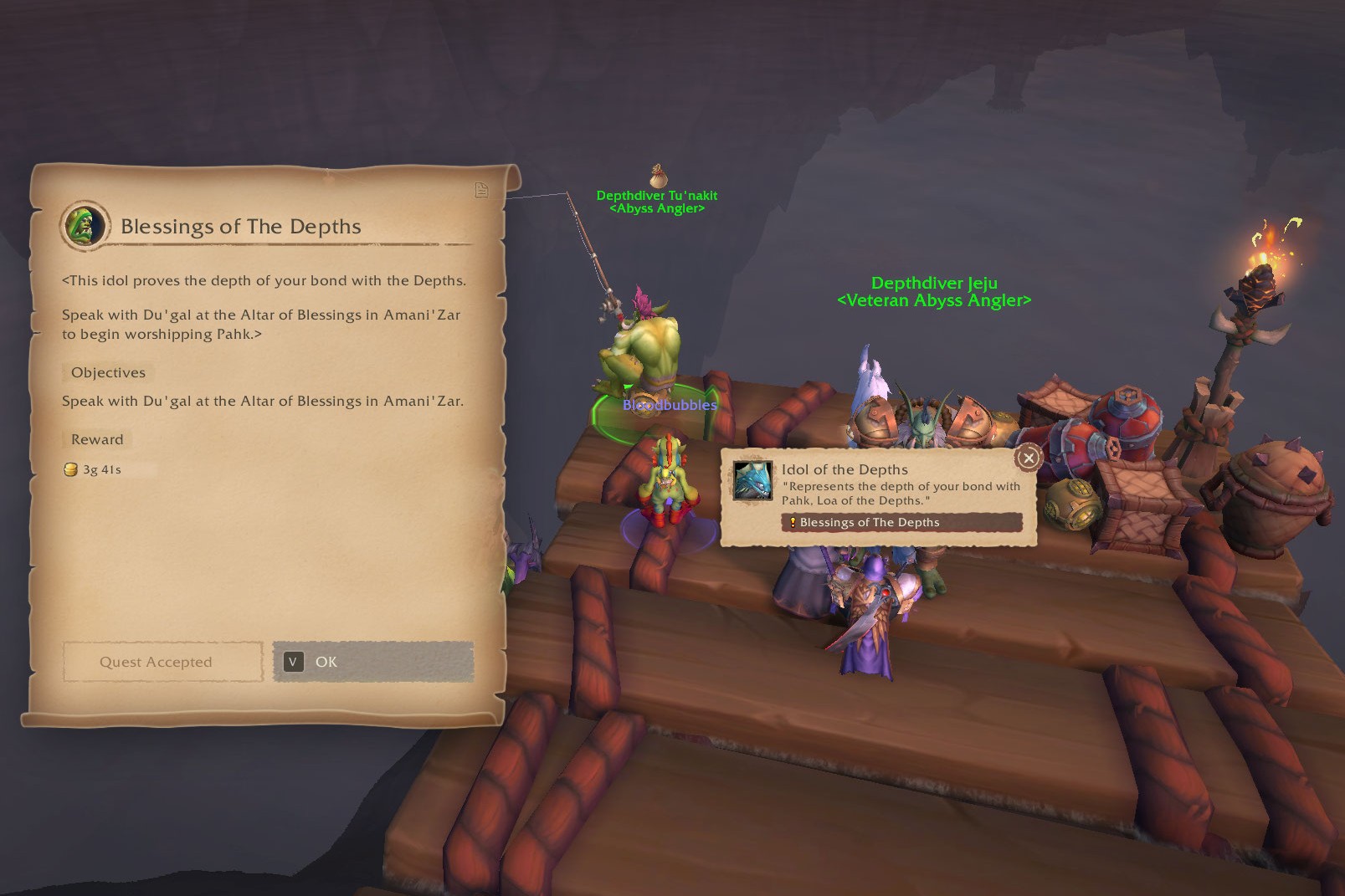Click the 3g 41s reward amount

point(100,469)
